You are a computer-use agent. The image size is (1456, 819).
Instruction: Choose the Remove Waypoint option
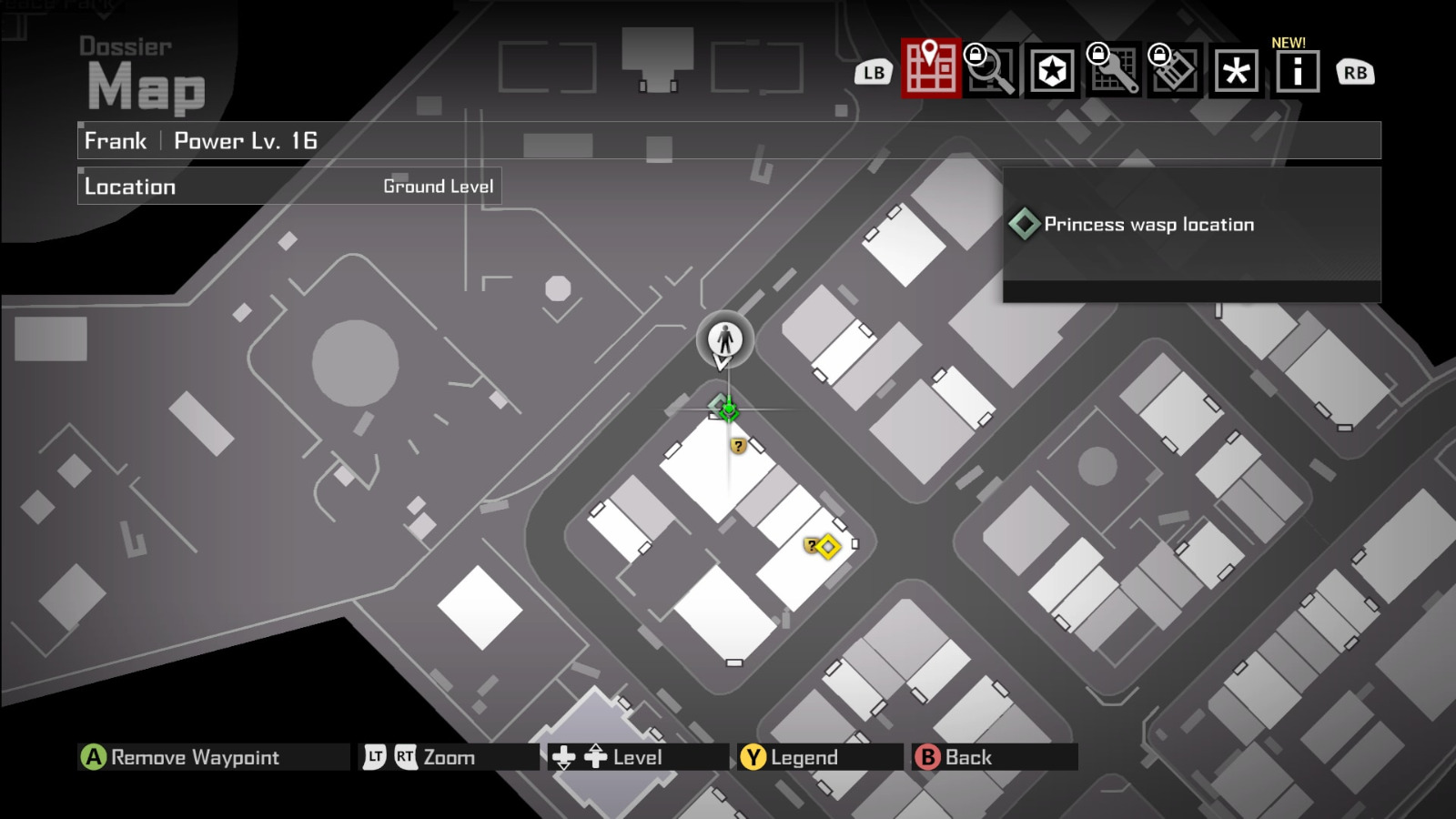tap(195, 757)
